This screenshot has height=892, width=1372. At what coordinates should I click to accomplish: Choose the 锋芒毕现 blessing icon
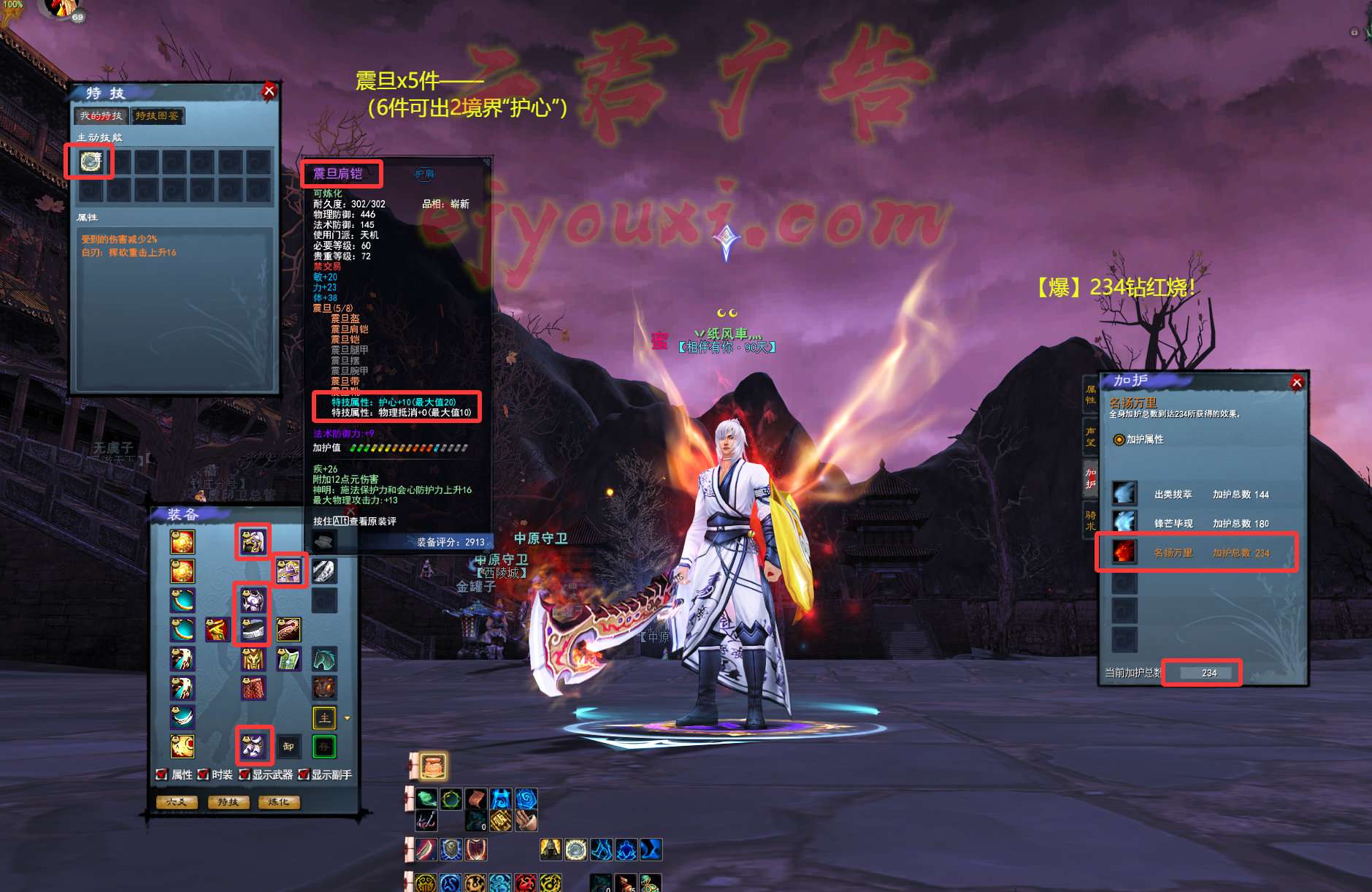tap(1124, 522)
